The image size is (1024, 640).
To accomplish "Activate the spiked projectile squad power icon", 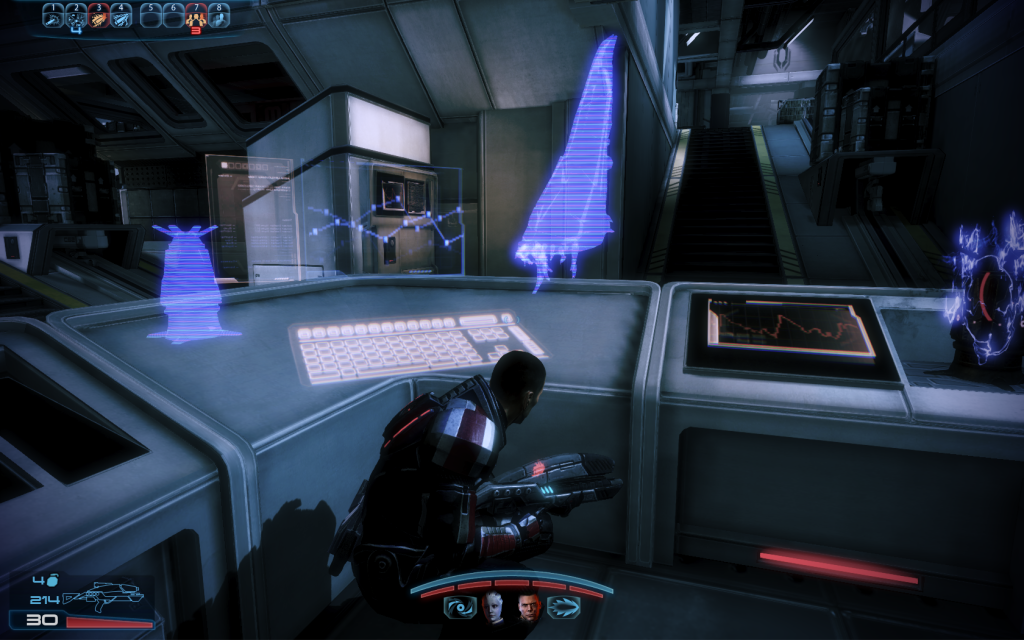I will click(562, 607).
